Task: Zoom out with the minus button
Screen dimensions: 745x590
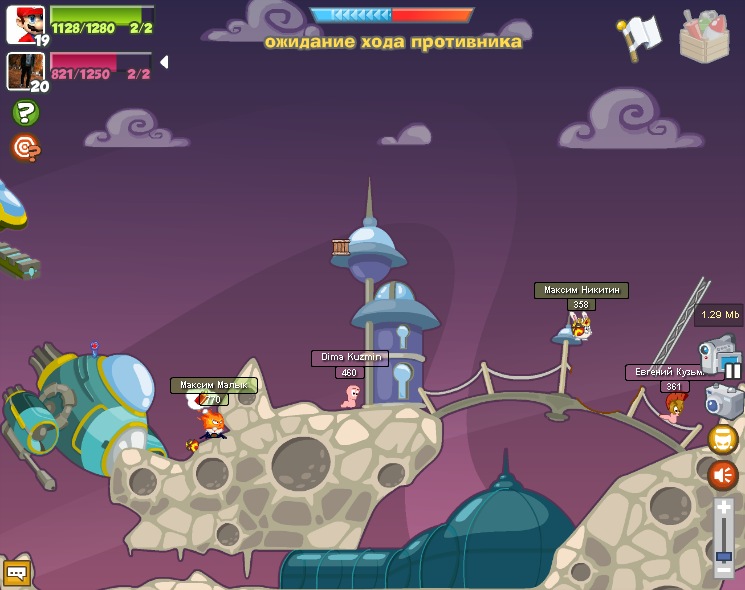Action: coord(723,569)
